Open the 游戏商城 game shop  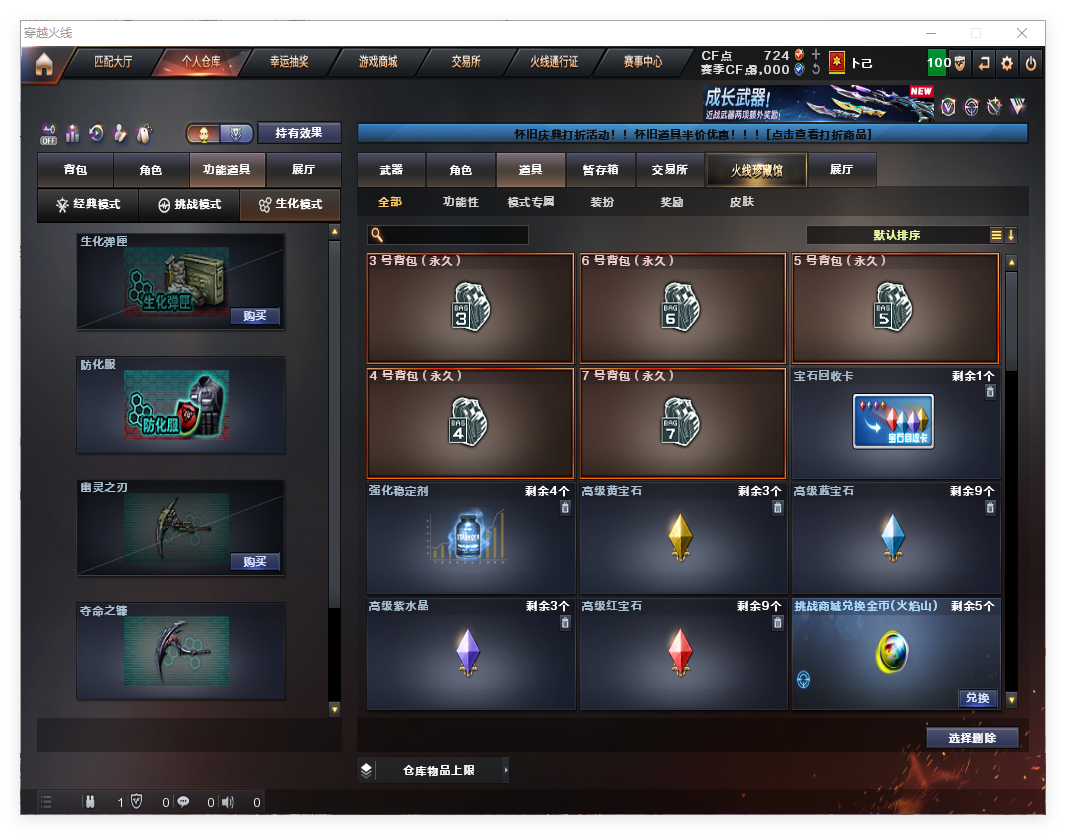[x=378, y=62]
